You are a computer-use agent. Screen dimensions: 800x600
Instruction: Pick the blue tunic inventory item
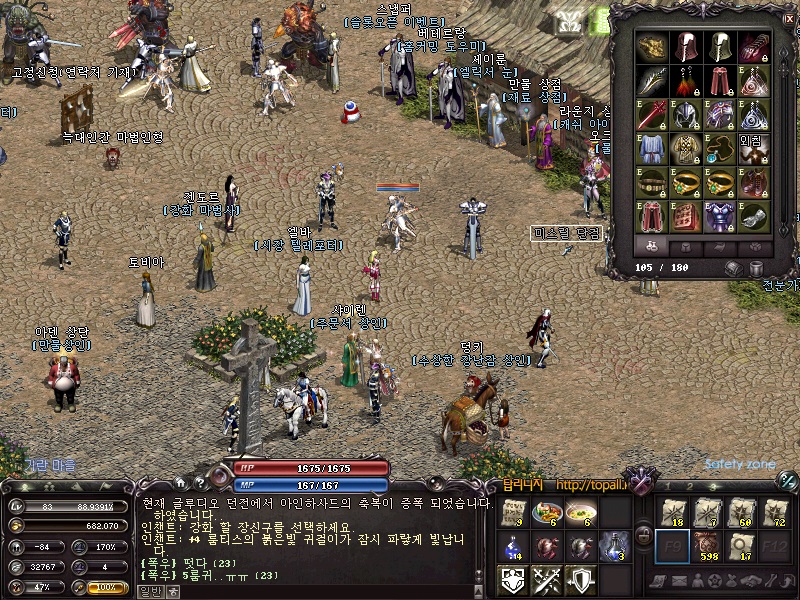click(652, 148)
